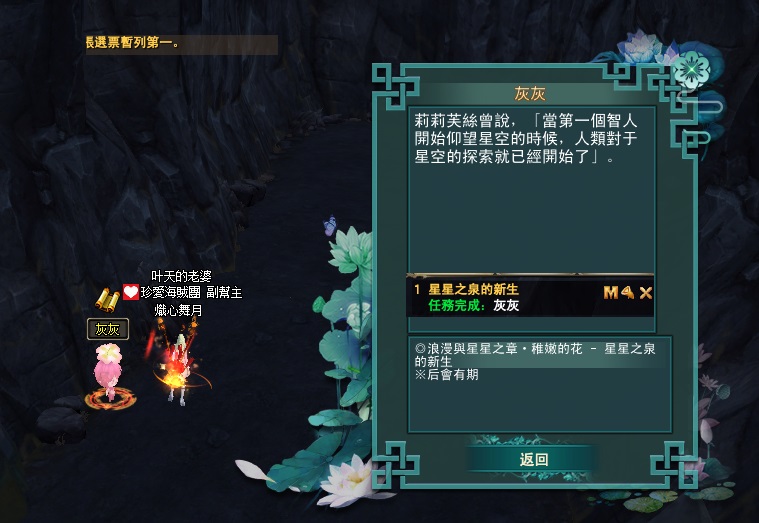Viewport: 759px width, 523px height.
Task: Abandon the quest with the gold X icon
Action: pos(645,292)
